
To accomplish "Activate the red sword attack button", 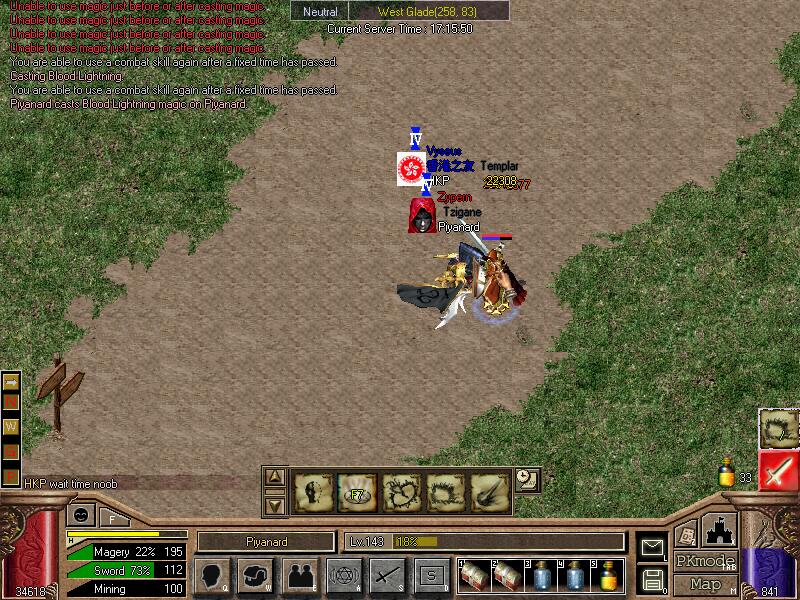I will coord(778,470).
